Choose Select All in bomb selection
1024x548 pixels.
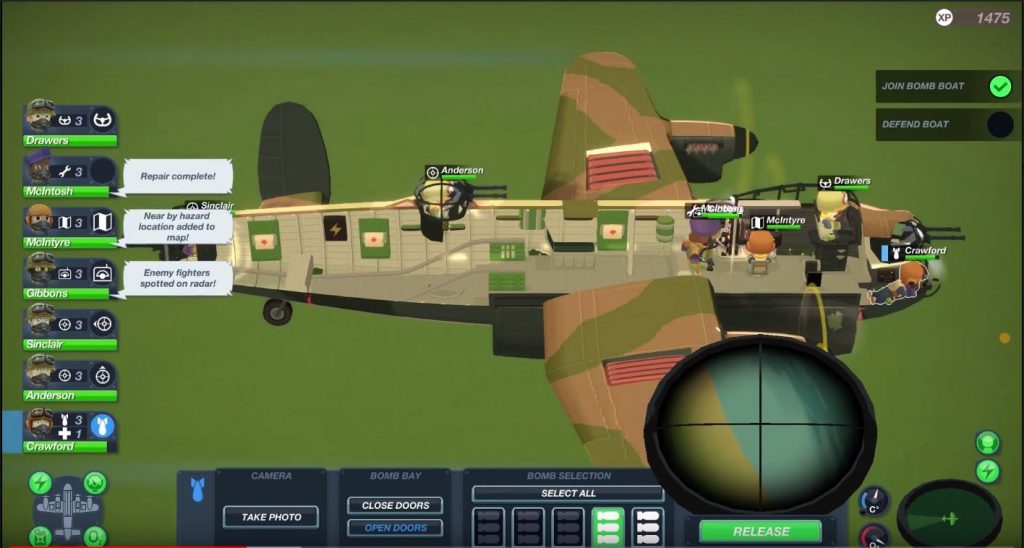(x=567, y=493)
